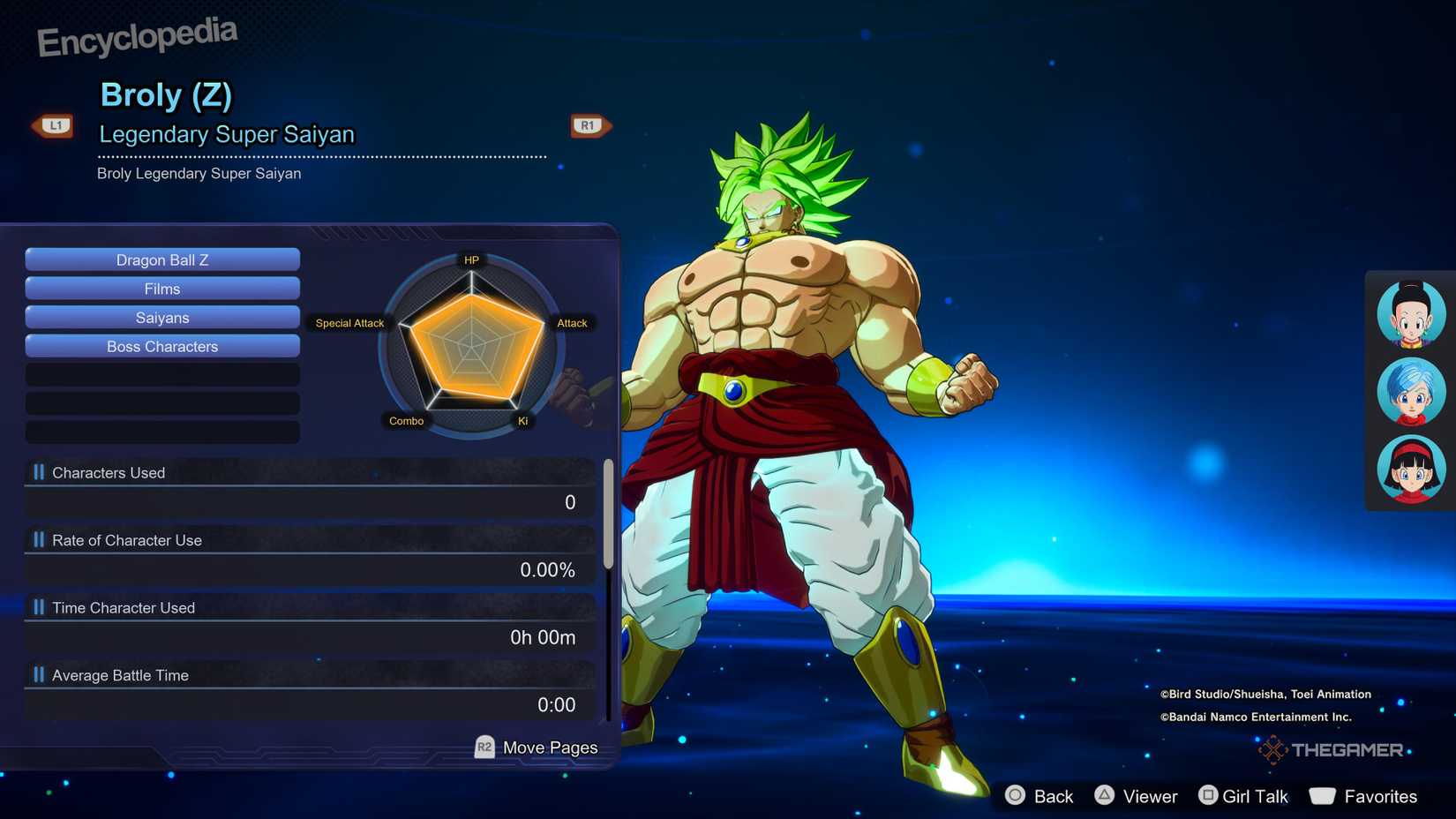Open the Boss Characters list
This screenshot has width=1456, height=819.
(x=162, y=346)
